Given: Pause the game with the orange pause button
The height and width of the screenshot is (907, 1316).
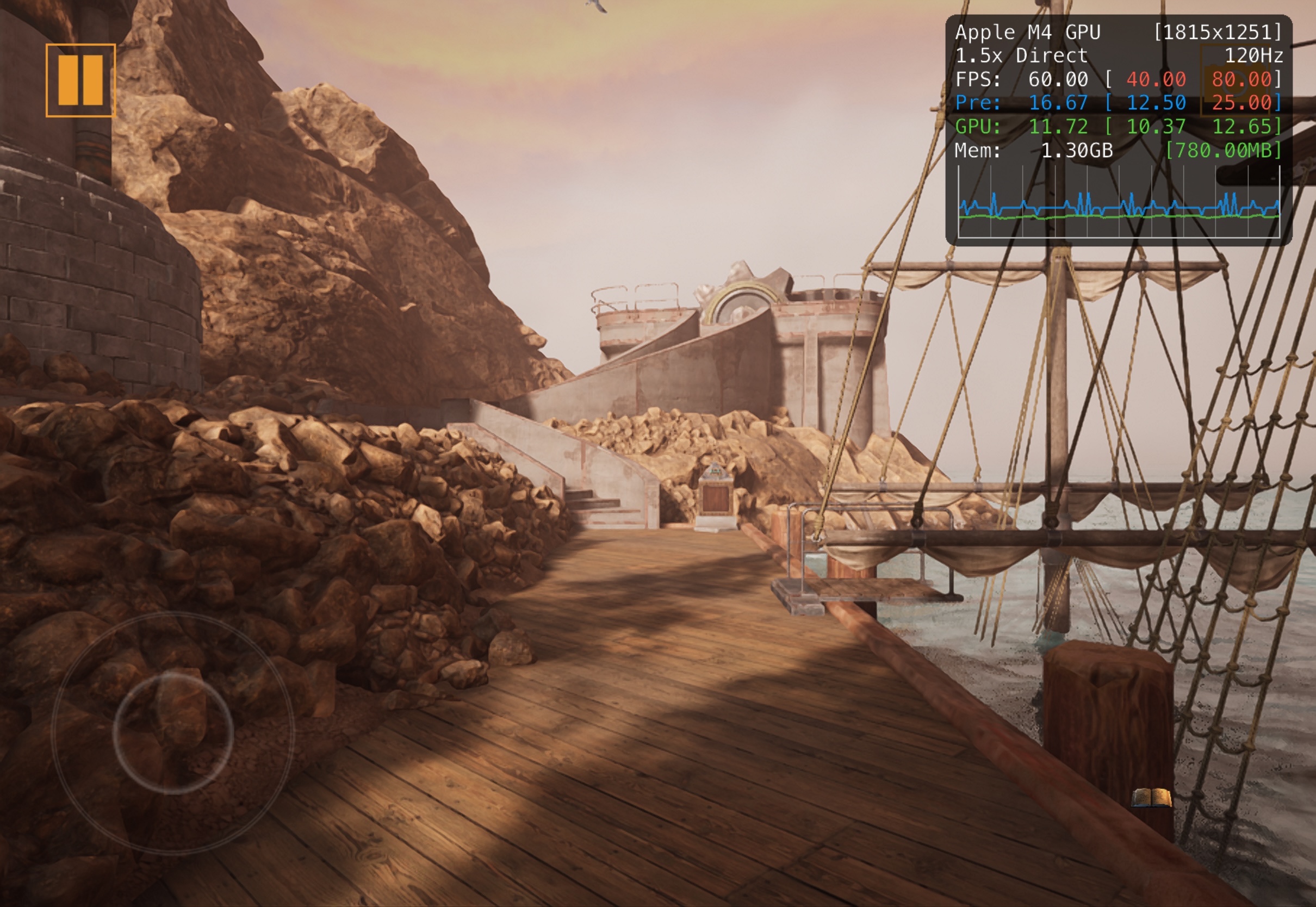Looking at the screenshot, I should (80, 80).
